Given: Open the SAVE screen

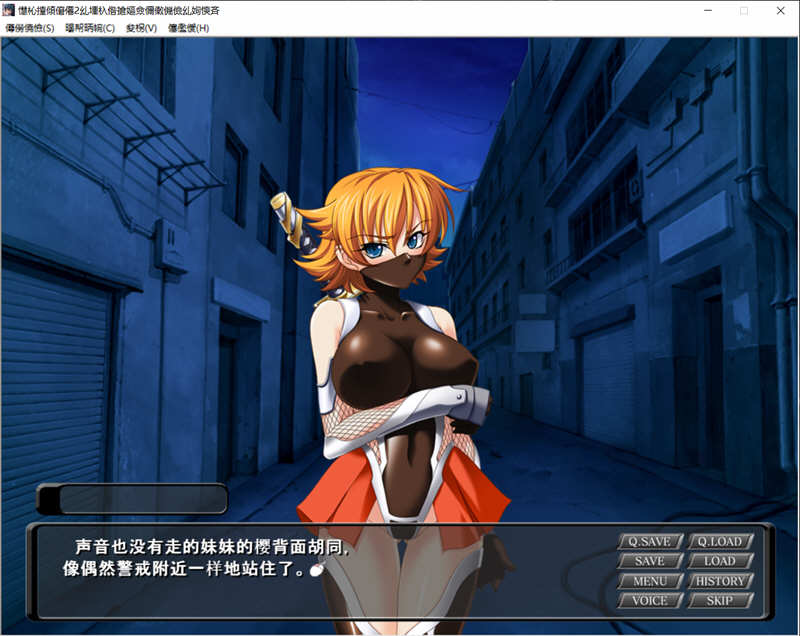Looking at the screenshot, I should tap(650, 561).
